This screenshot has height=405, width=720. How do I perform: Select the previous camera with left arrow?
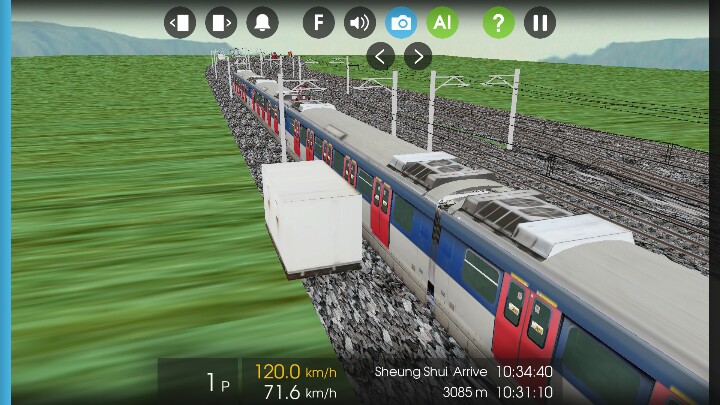(x=380, y=56)
